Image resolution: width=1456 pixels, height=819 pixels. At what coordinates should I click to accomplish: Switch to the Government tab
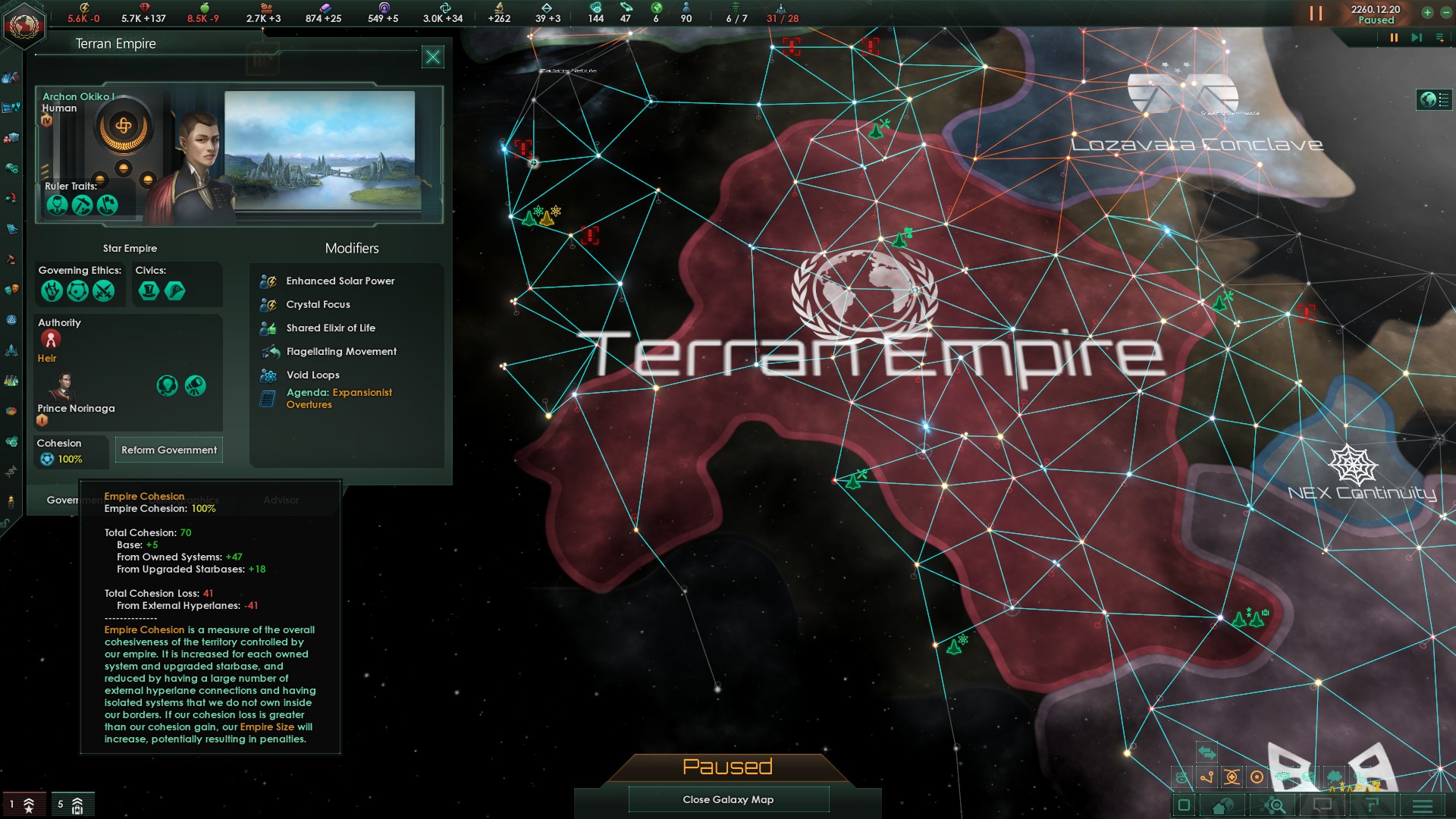point(74,500)
